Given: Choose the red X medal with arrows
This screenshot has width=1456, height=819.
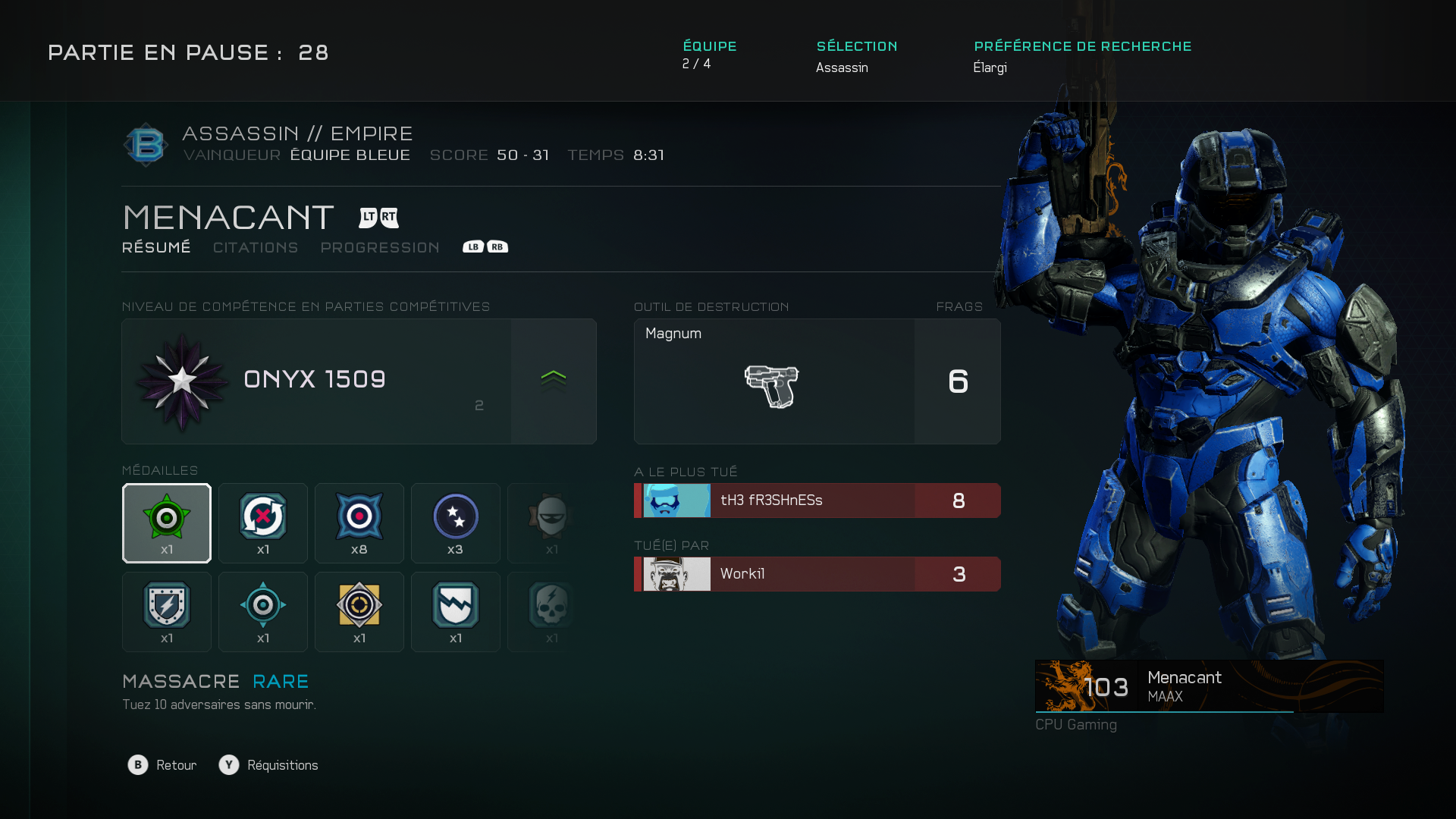Looking at the screenshot, I should [x=263, y=523].
